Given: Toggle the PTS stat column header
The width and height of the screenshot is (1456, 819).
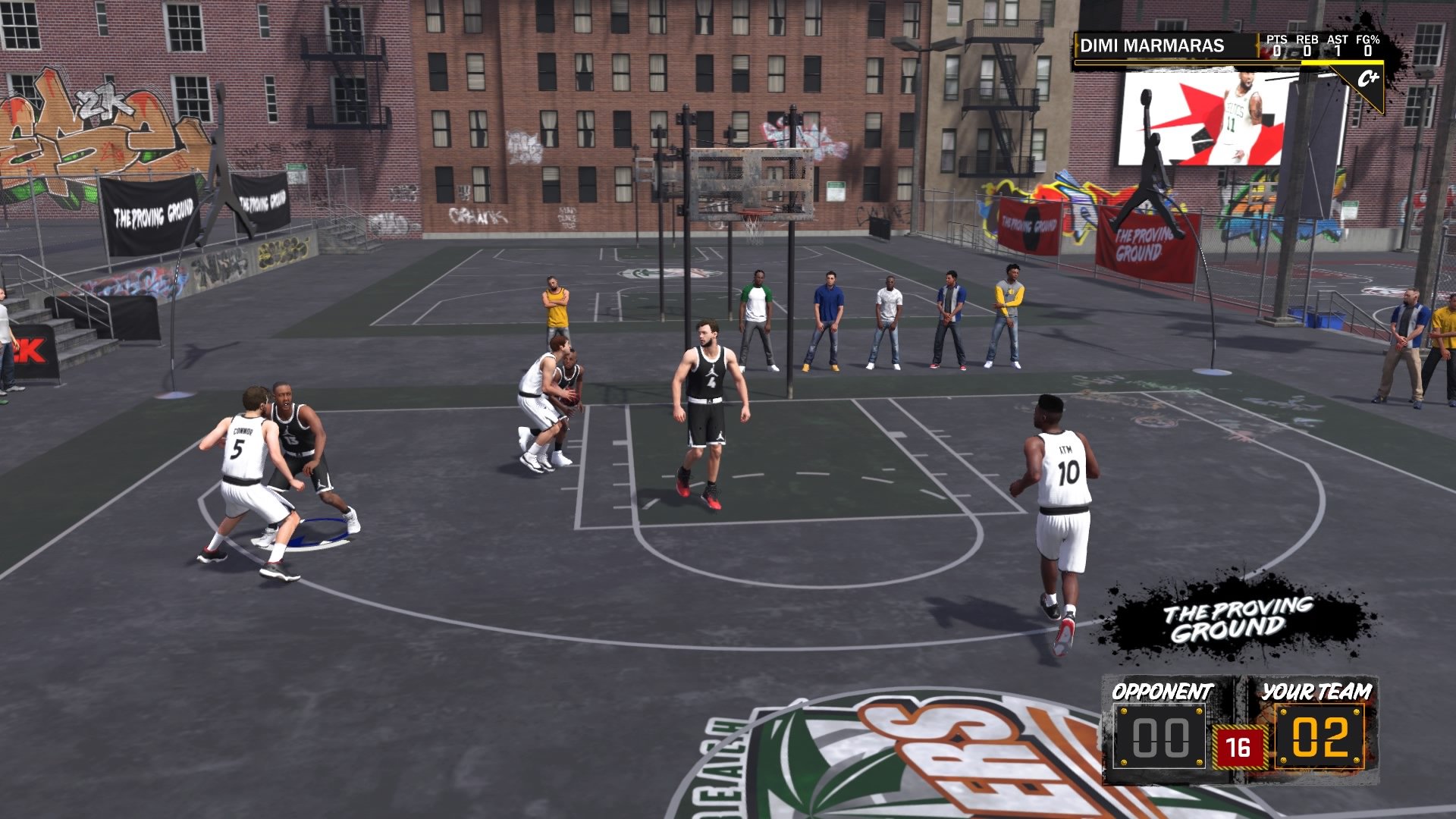Looking at the screenshot, I should 1279,39.
